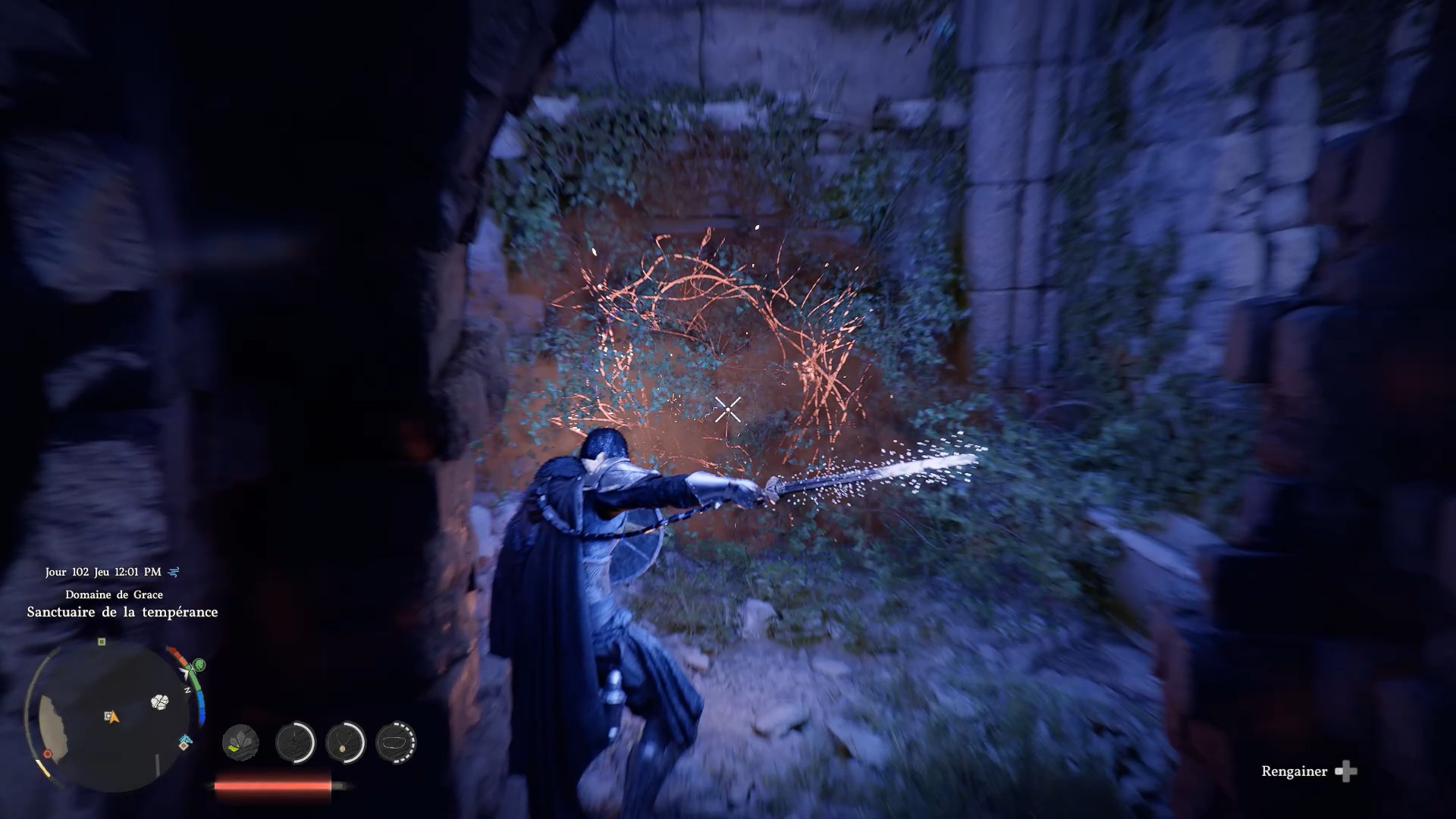The height and width of the screenshot is (819, 1456).
Task: Click the green square marker atop minimap
Action: pyautogui.click(x=102, y=642)
